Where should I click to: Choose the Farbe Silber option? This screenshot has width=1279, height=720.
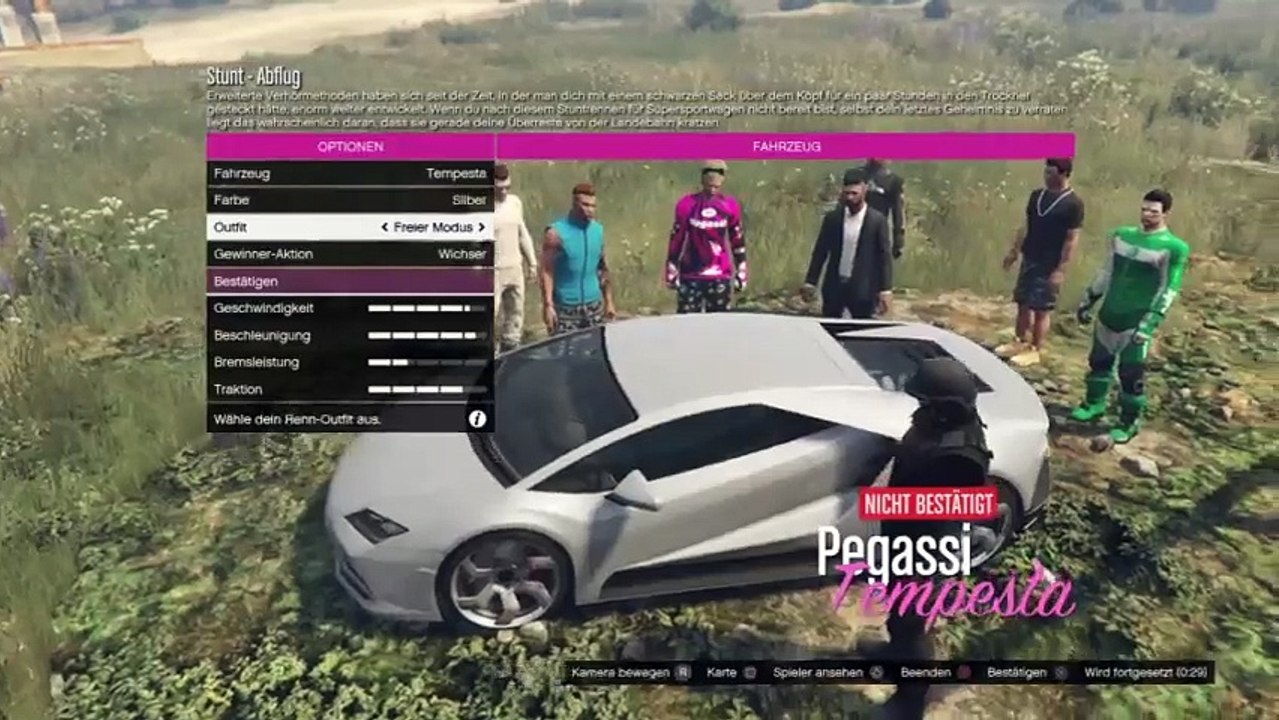(350, 200)
